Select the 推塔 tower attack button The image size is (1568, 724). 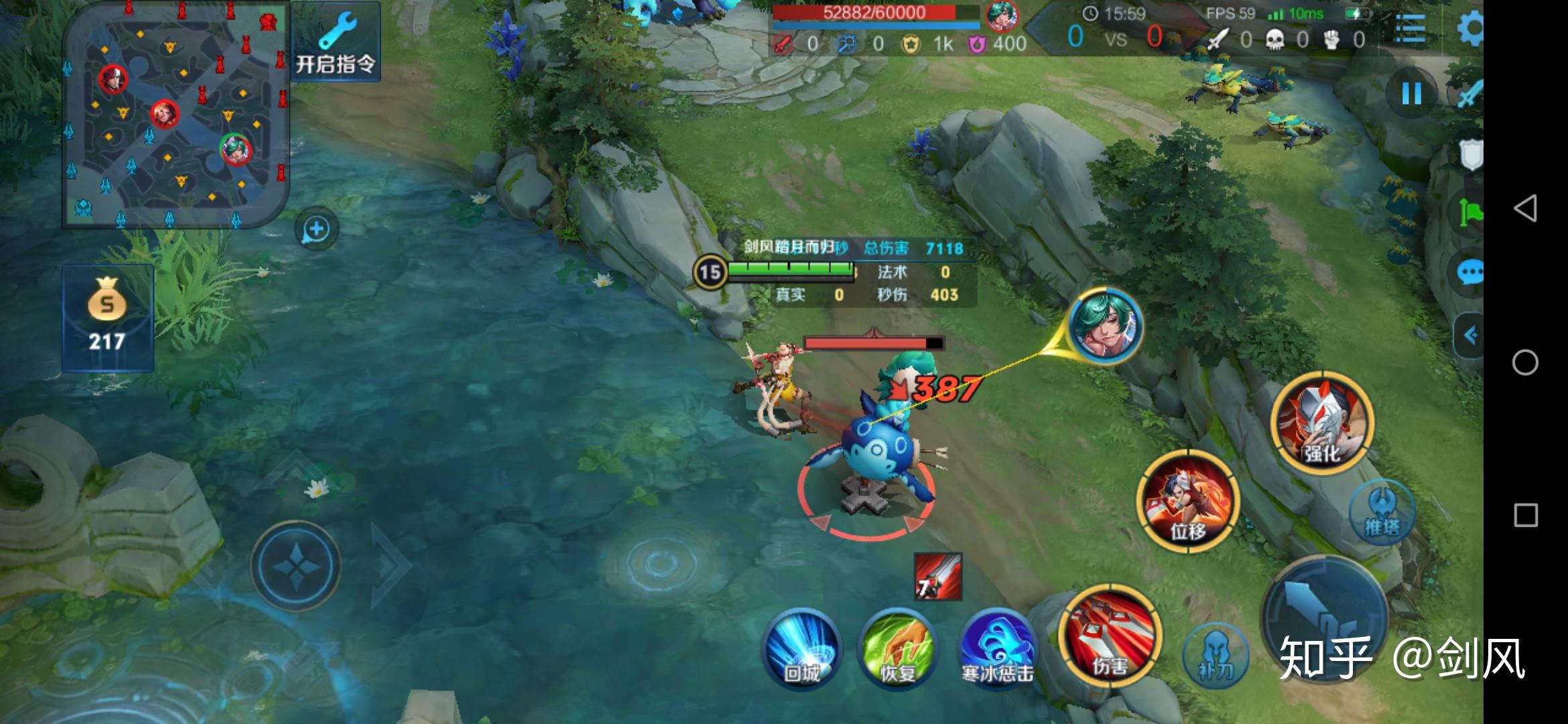click(x=1382, y=513)
